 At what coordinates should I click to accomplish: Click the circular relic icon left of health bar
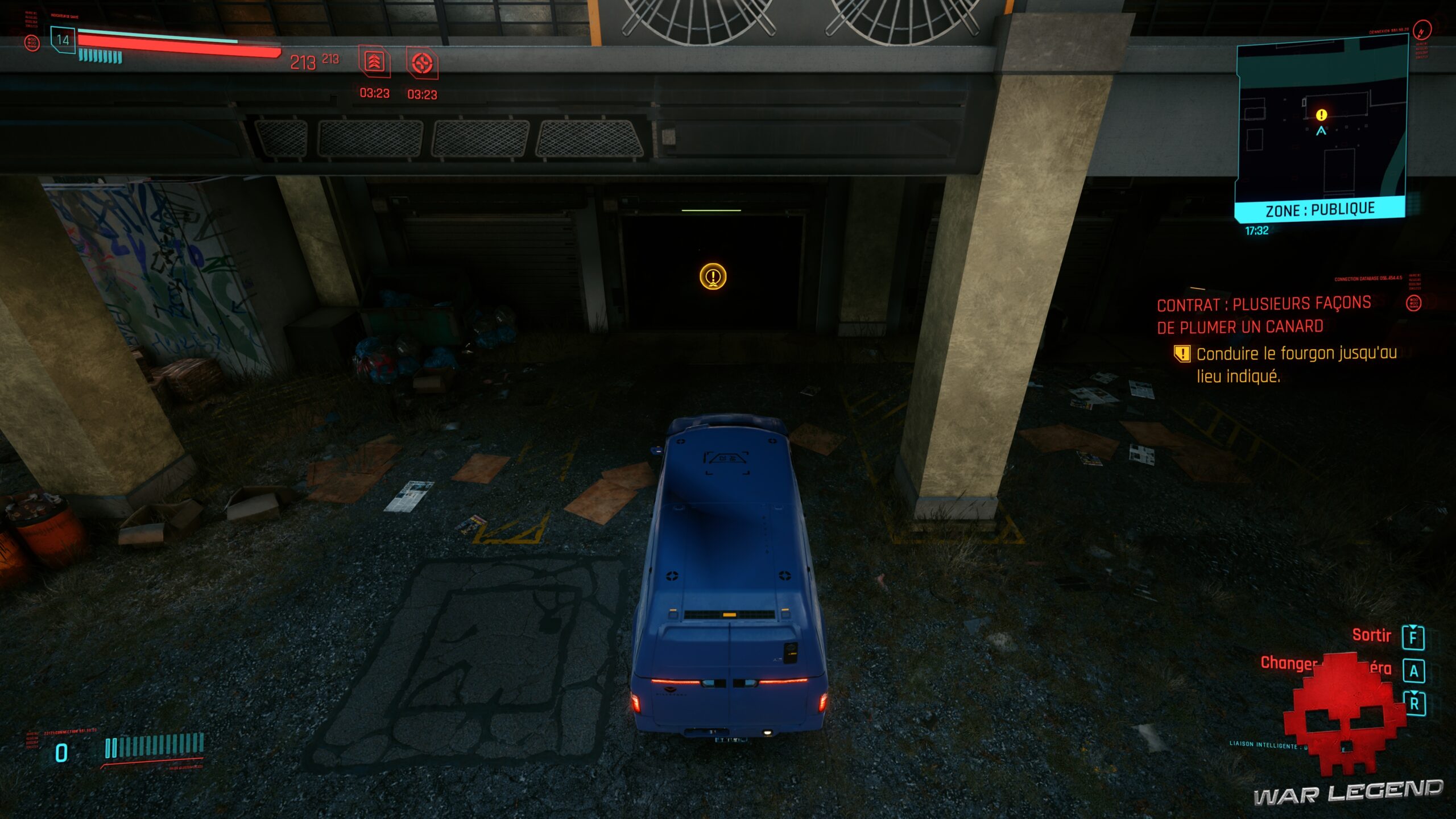[x=31, y=43]
